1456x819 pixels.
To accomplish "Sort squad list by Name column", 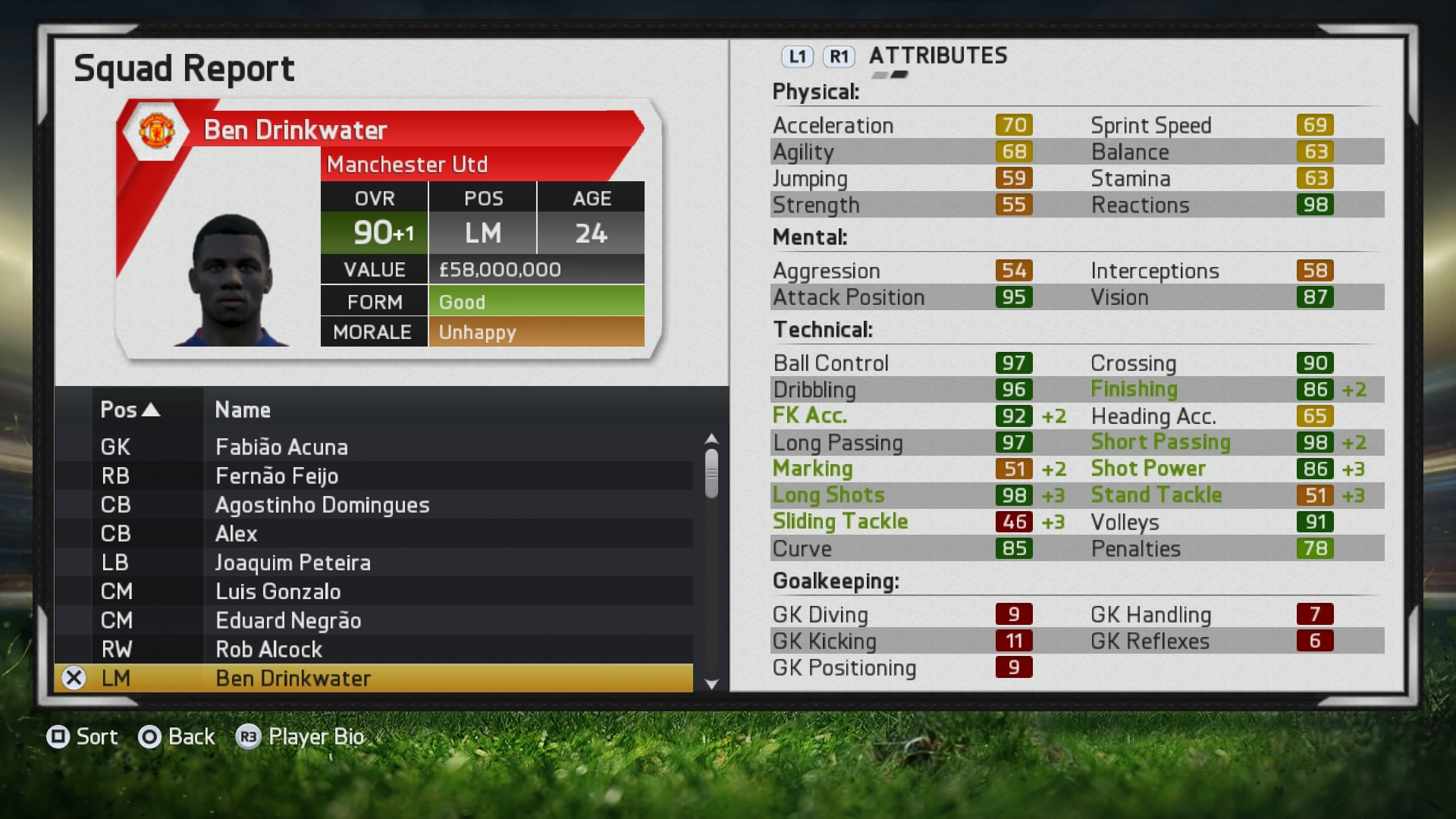I will tap(243, 409).
